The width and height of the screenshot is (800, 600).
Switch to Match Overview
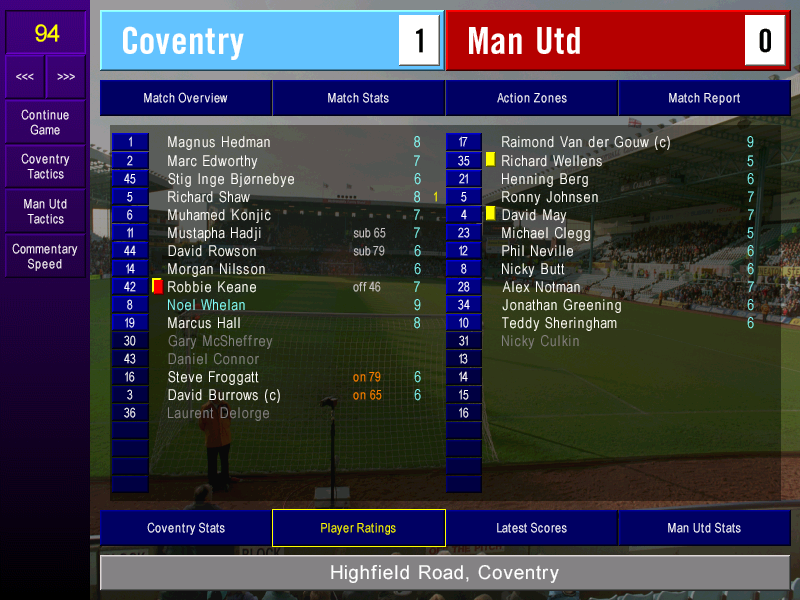tap(185, 98)
